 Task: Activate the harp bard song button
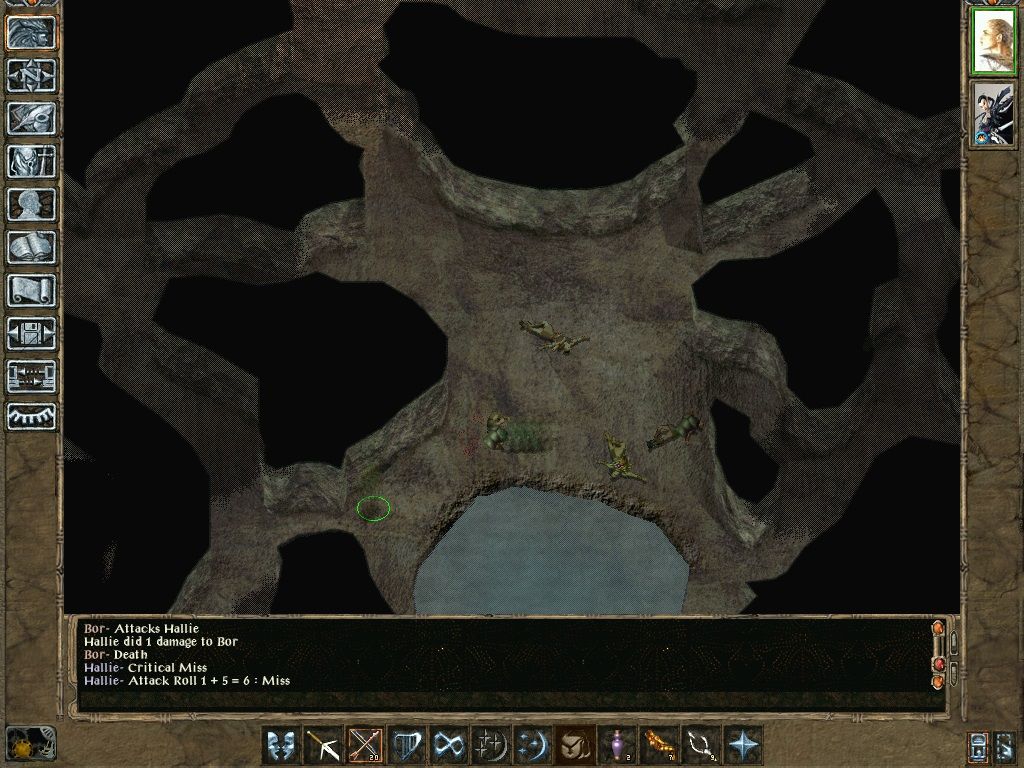[x=406, y=745]
